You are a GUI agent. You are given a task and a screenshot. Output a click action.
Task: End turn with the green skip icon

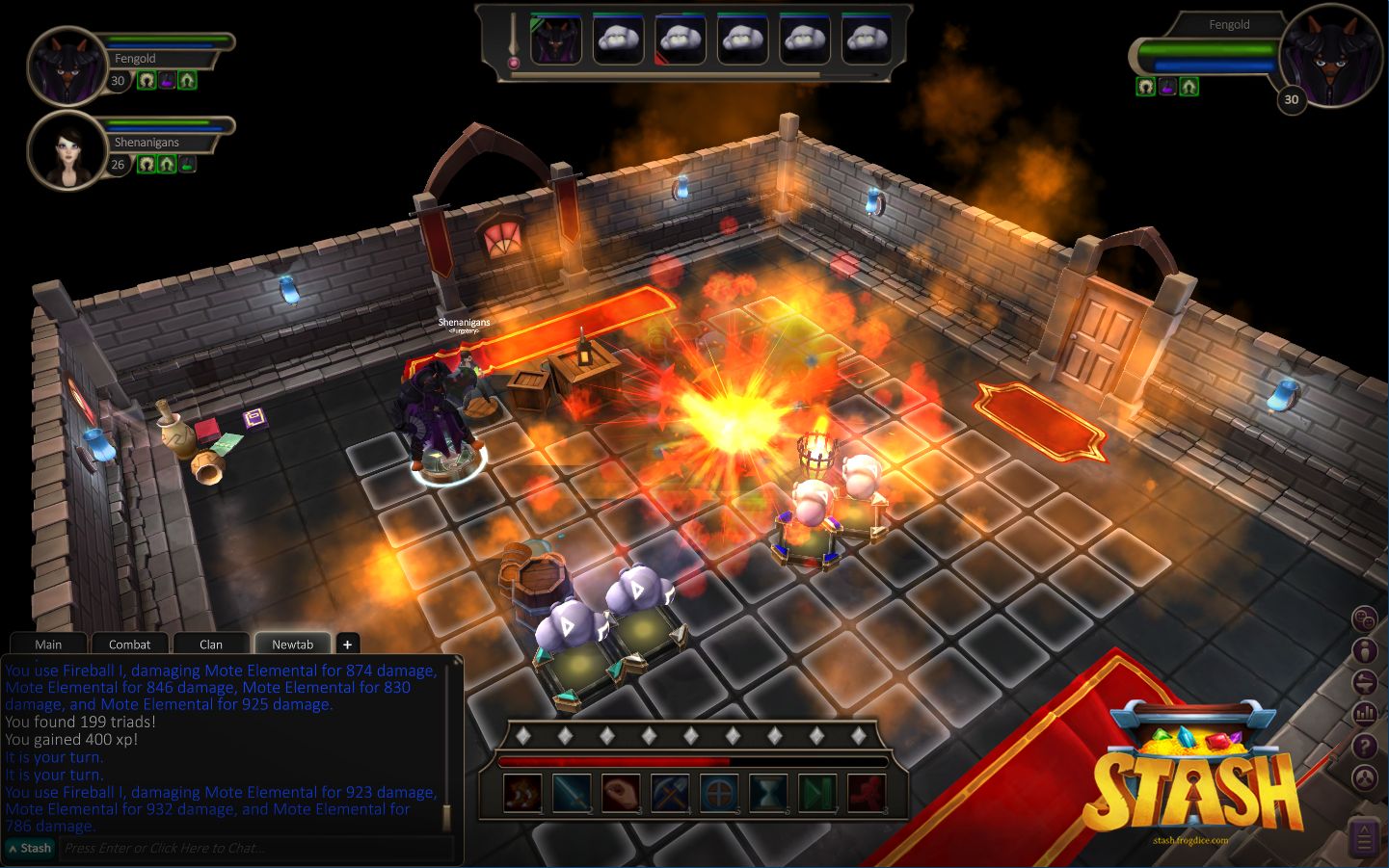(817, 795)
